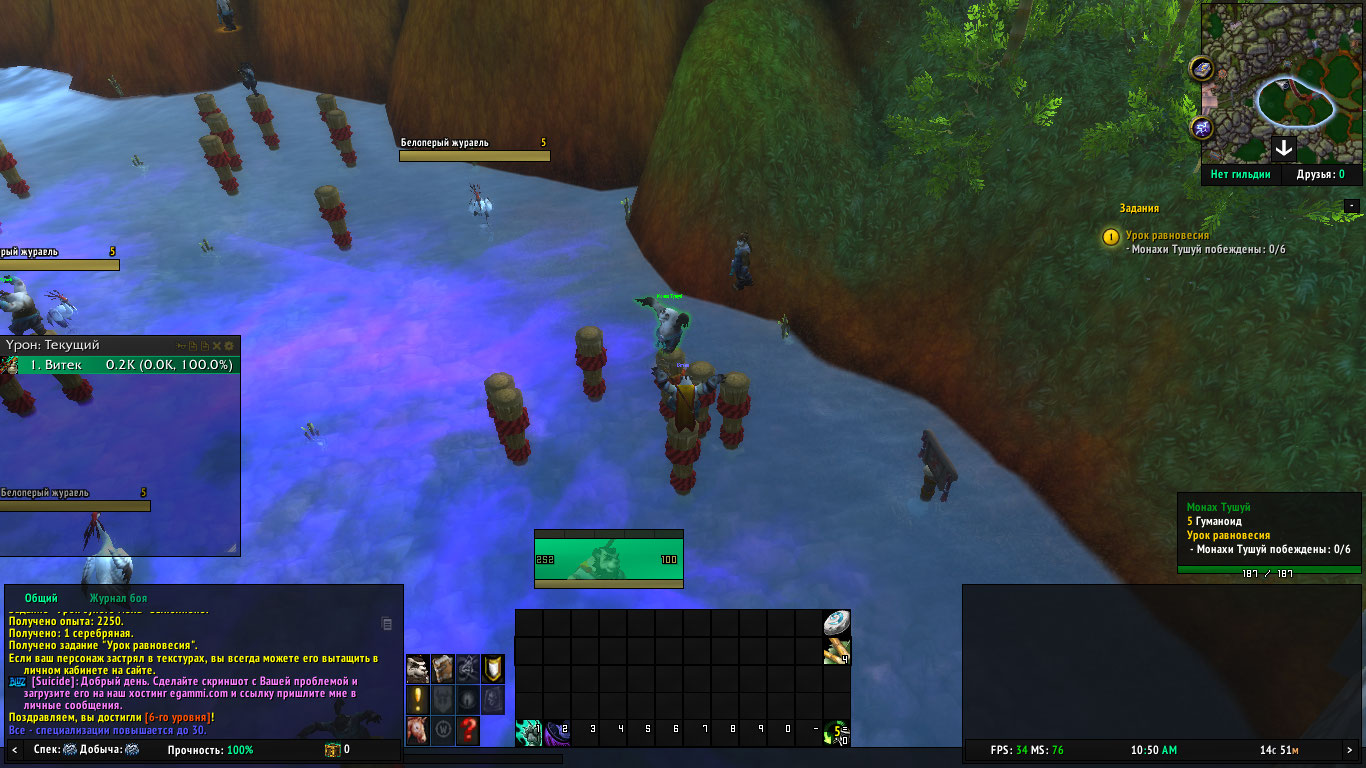Open the Друзья friends list
This screenshot has height=768, width=1366.
click(x=1320, y=174)
